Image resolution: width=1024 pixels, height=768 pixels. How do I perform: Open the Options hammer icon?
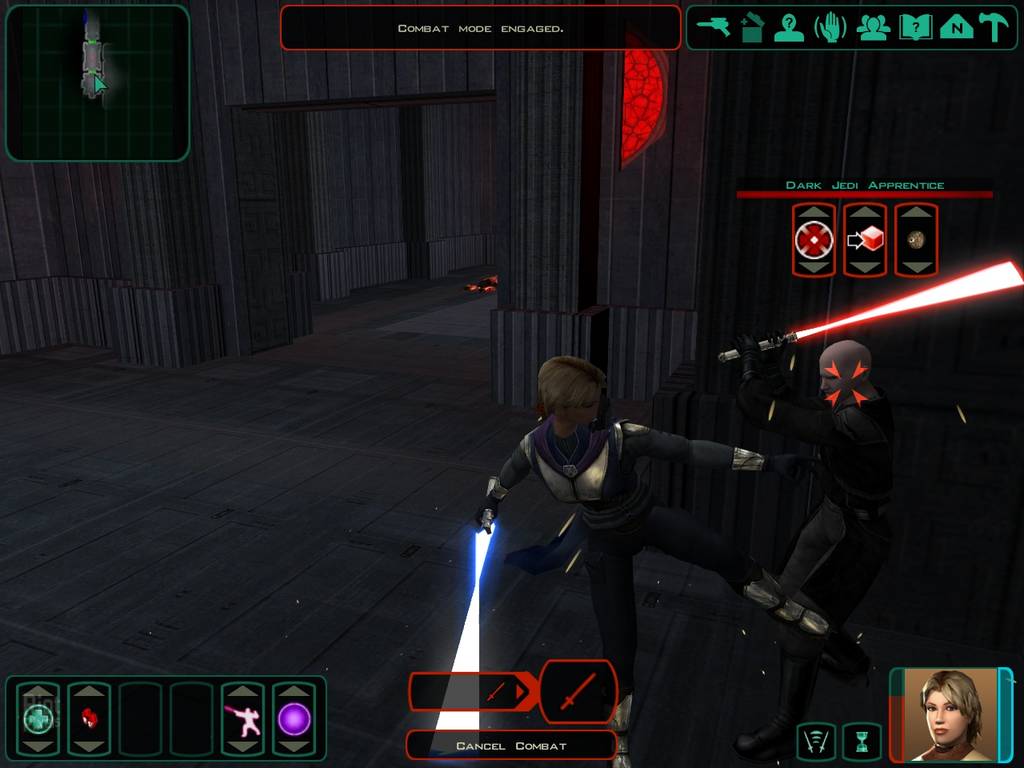[995, 27]
